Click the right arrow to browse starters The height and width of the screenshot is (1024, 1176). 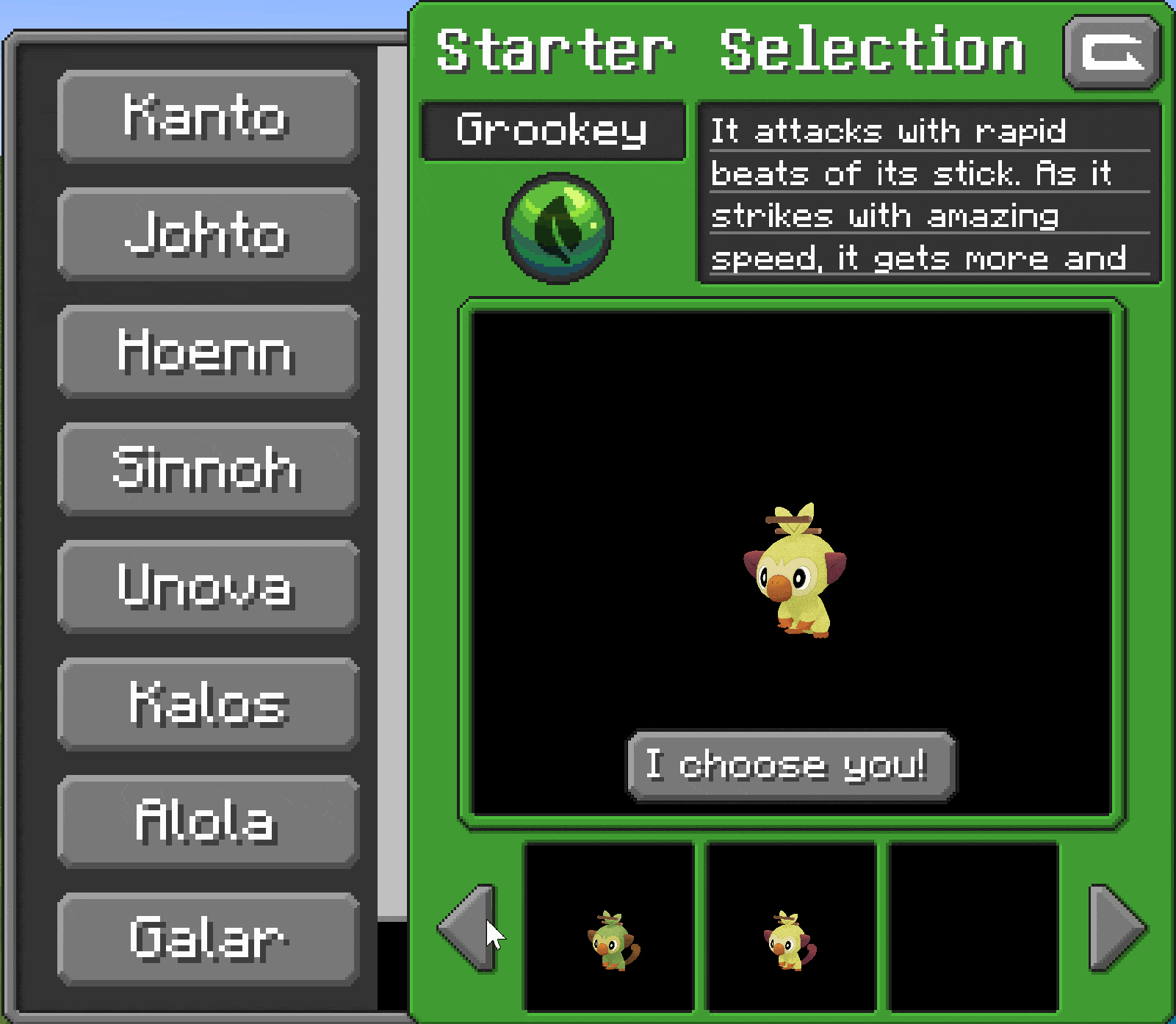1117,928
